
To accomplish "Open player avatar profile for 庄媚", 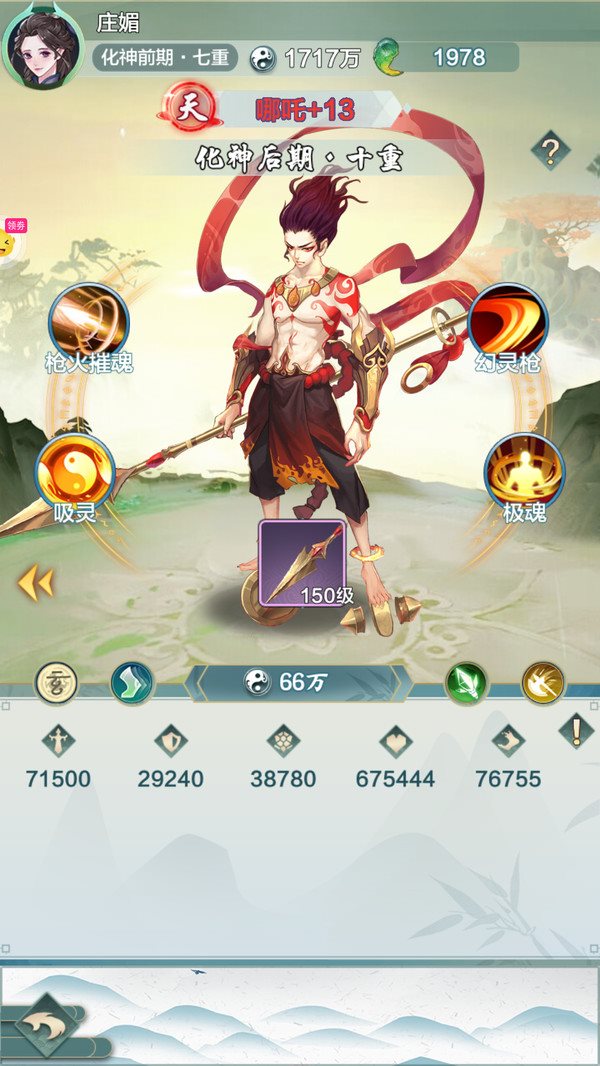I will coord(43,47).
